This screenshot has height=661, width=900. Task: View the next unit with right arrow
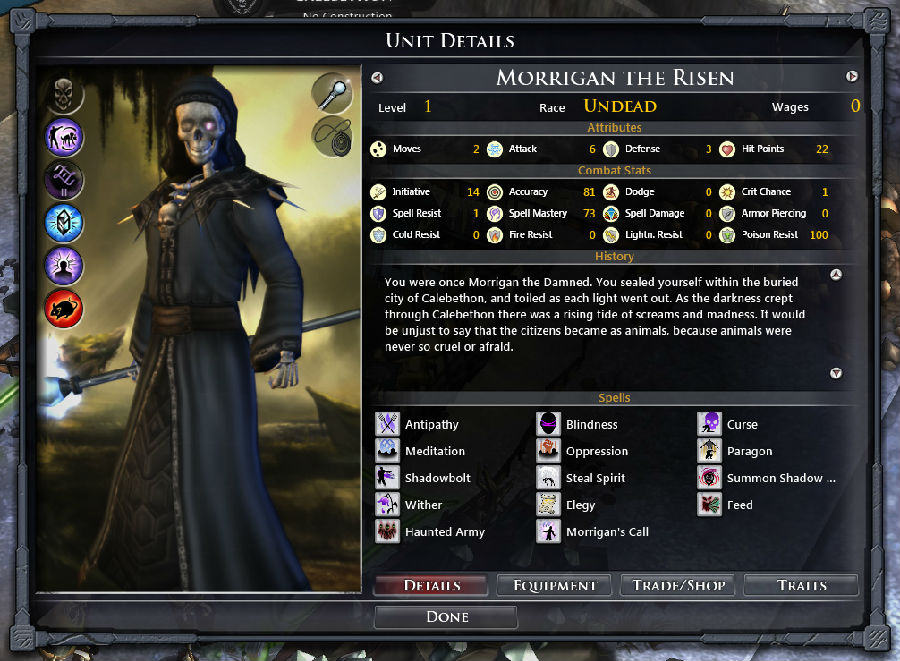[x=852, y=77]
